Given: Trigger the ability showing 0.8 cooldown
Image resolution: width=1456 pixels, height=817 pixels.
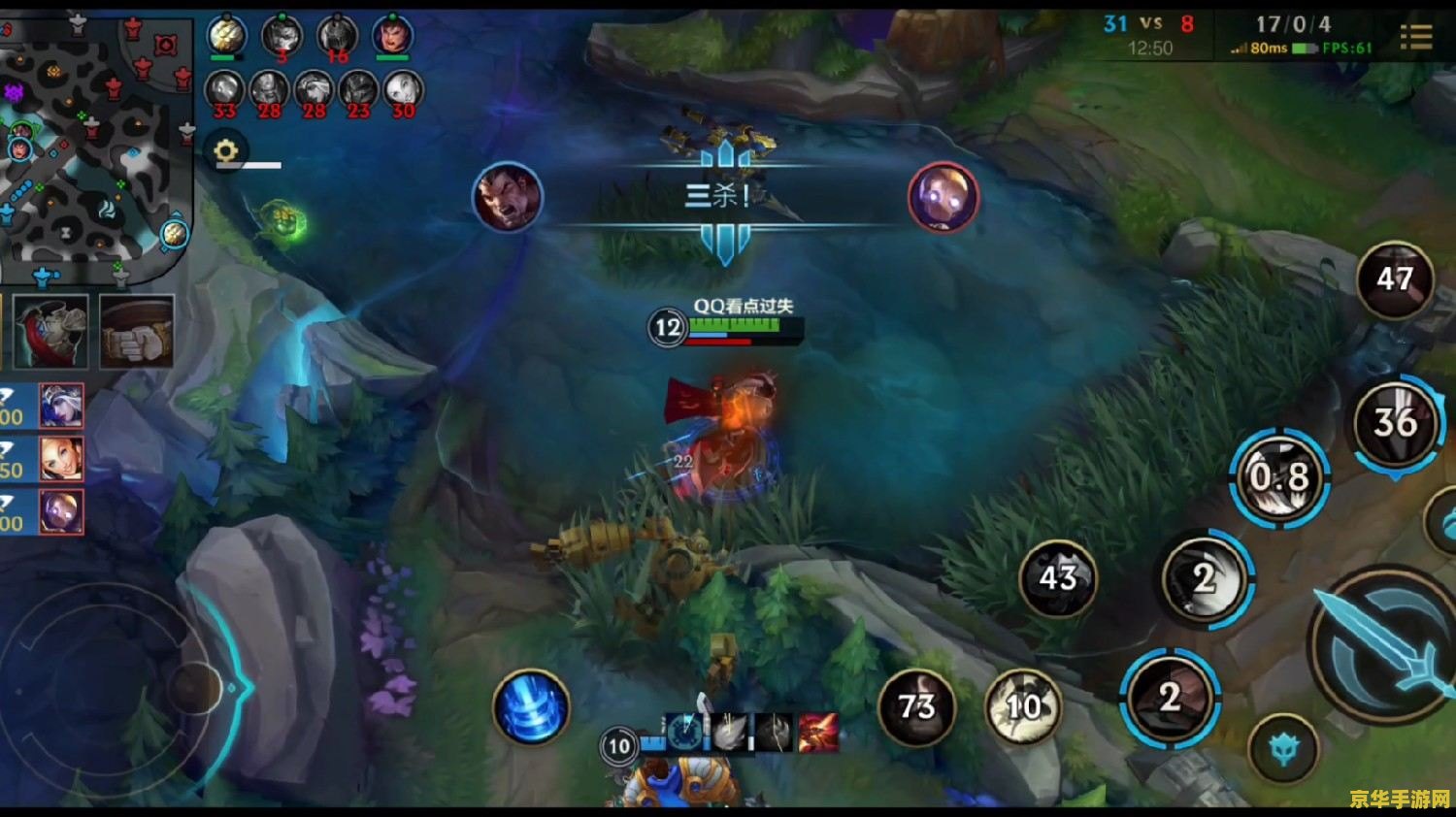Looking at the screenshot, I should click(x=1279, y=477).
